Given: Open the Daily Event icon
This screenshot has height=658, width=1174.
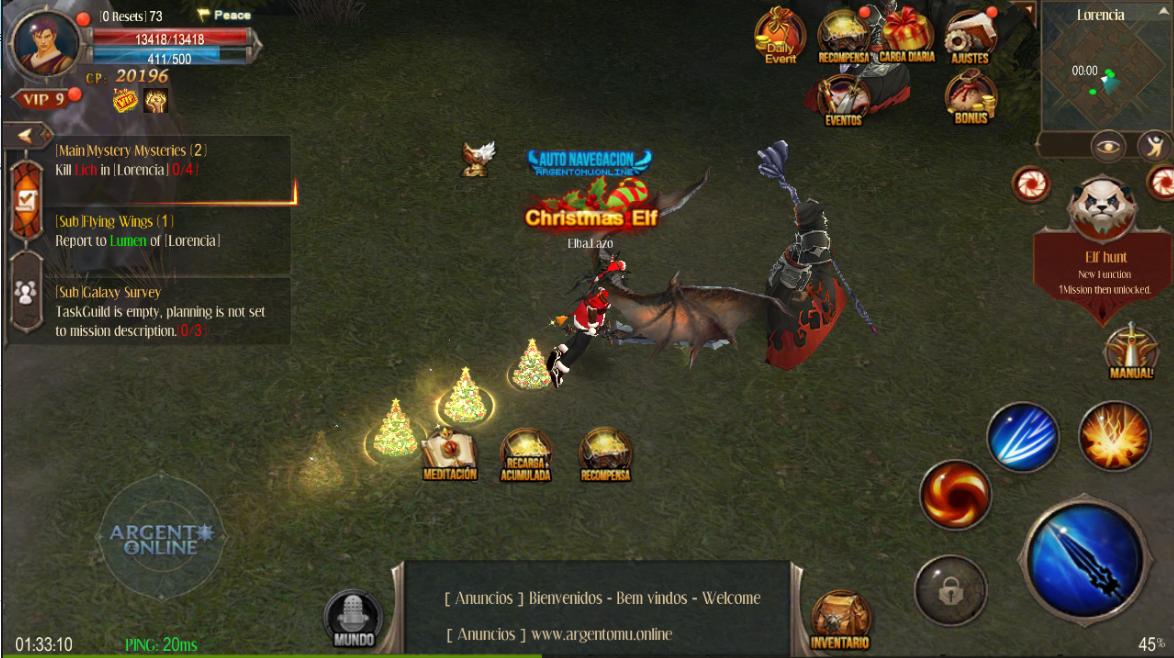Looking at the screenshot, I should tap(779, 37).
